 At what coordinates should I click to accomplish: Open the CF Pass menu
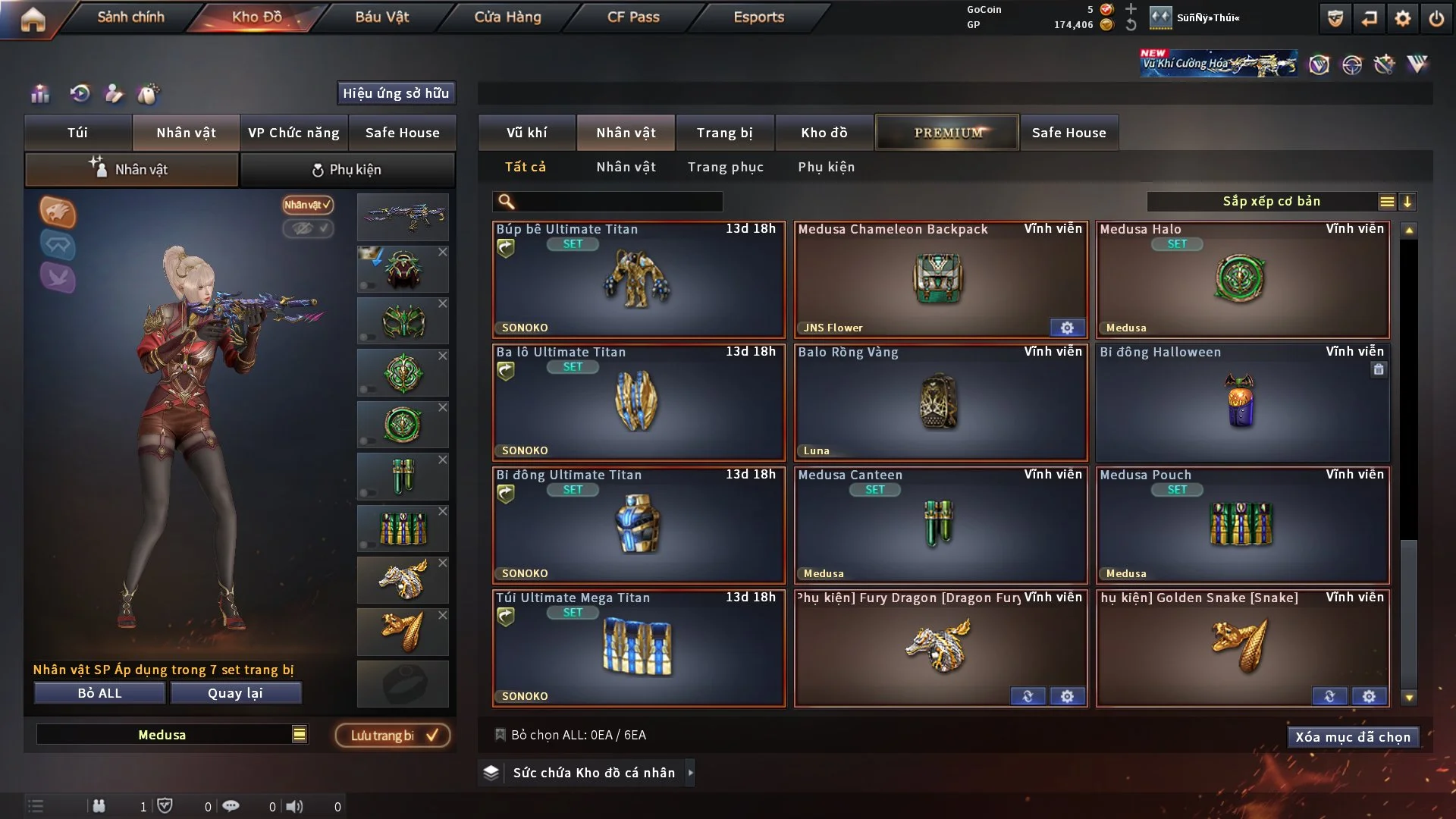633,17
